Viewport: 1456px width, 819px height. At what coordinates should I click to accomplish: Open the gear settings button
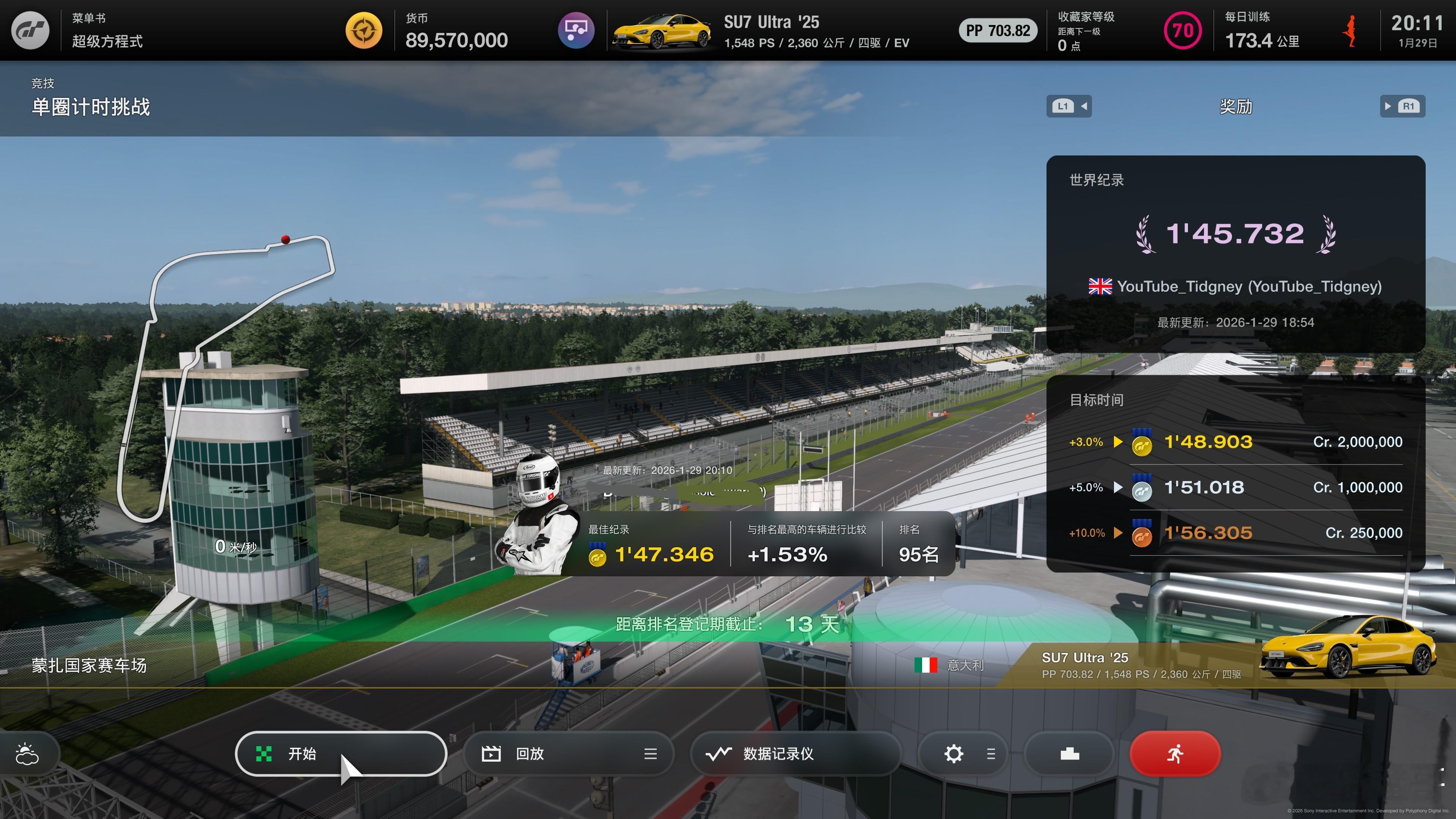click(954, 753)
